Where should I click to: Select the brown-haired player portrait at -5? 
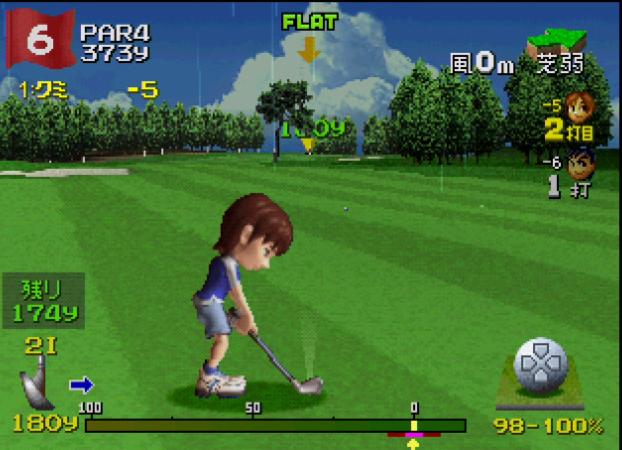point(579,105)
